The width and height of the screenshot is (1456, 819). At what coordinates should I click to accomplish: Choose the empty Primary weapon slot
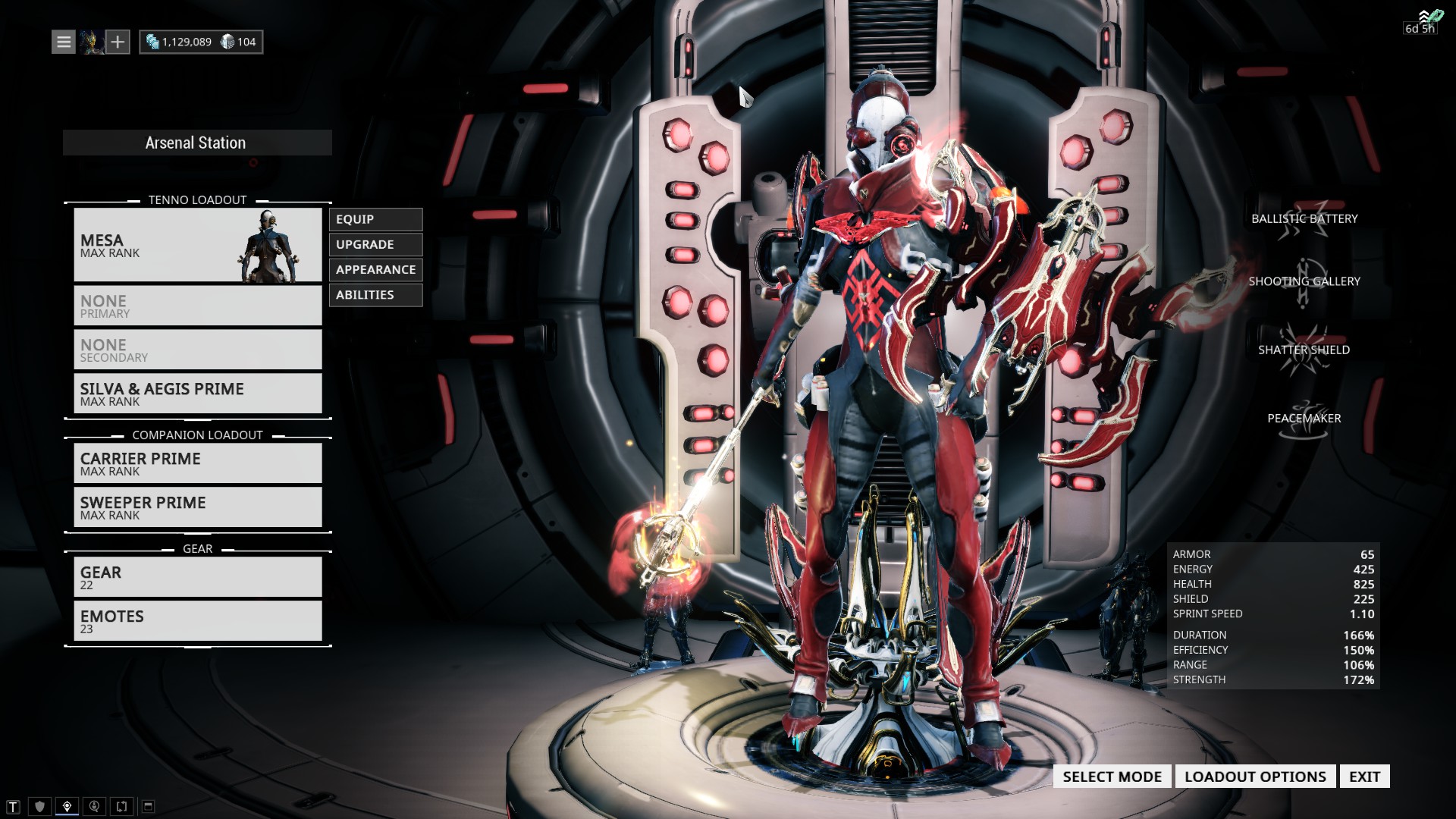click(x=197, y=306)
